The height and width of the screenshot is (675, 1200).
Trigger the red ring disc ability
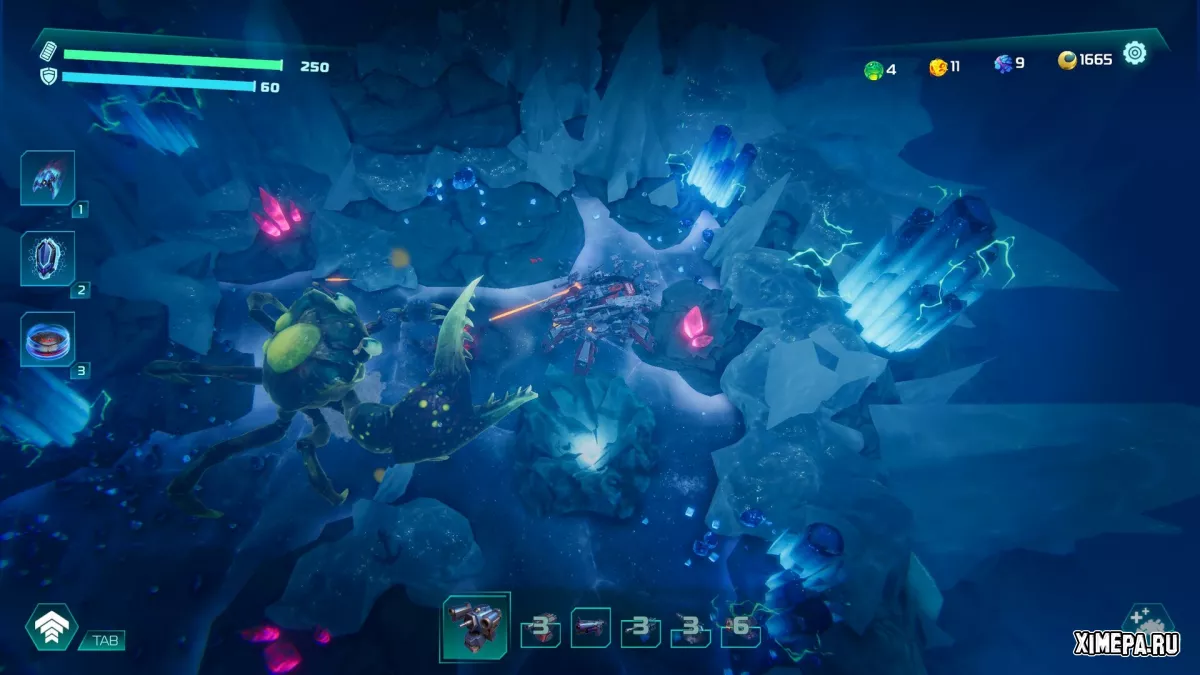click(47, 340)
